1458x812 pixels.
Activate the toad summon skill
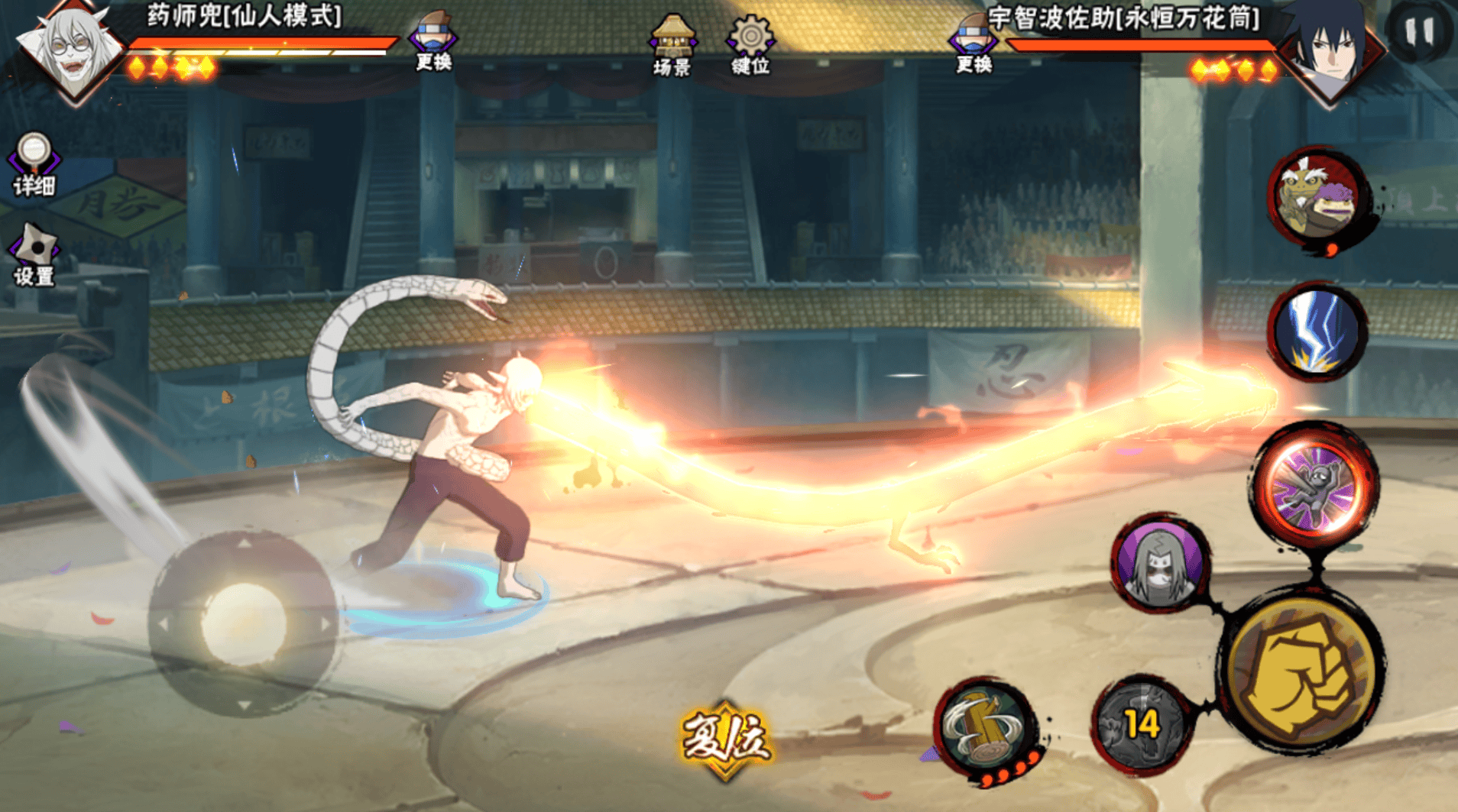tap(1316, 198)
